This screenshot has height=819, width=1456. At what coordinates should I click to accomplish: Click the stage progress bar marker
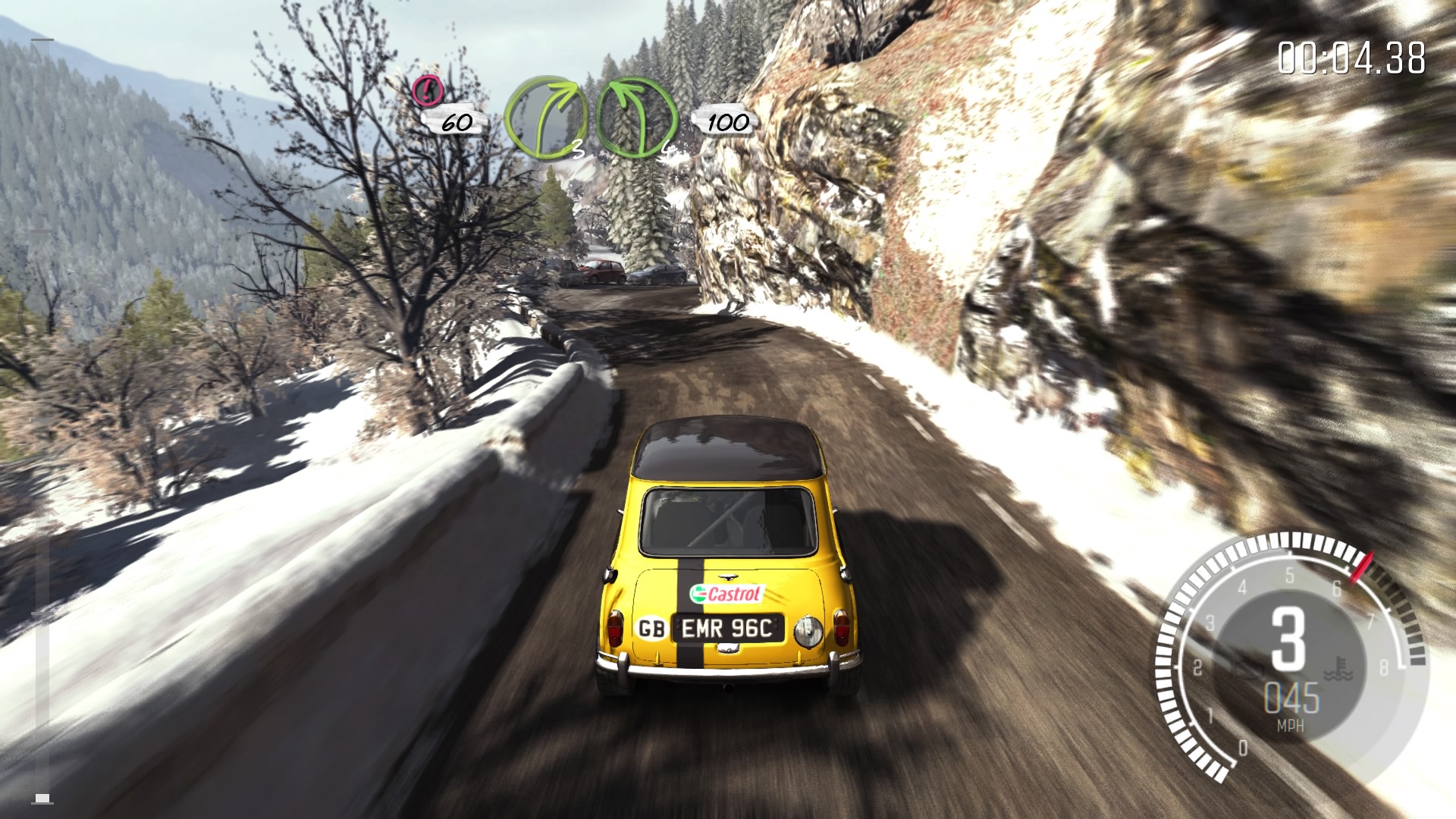pyautogui.click(x=43, y=798)
